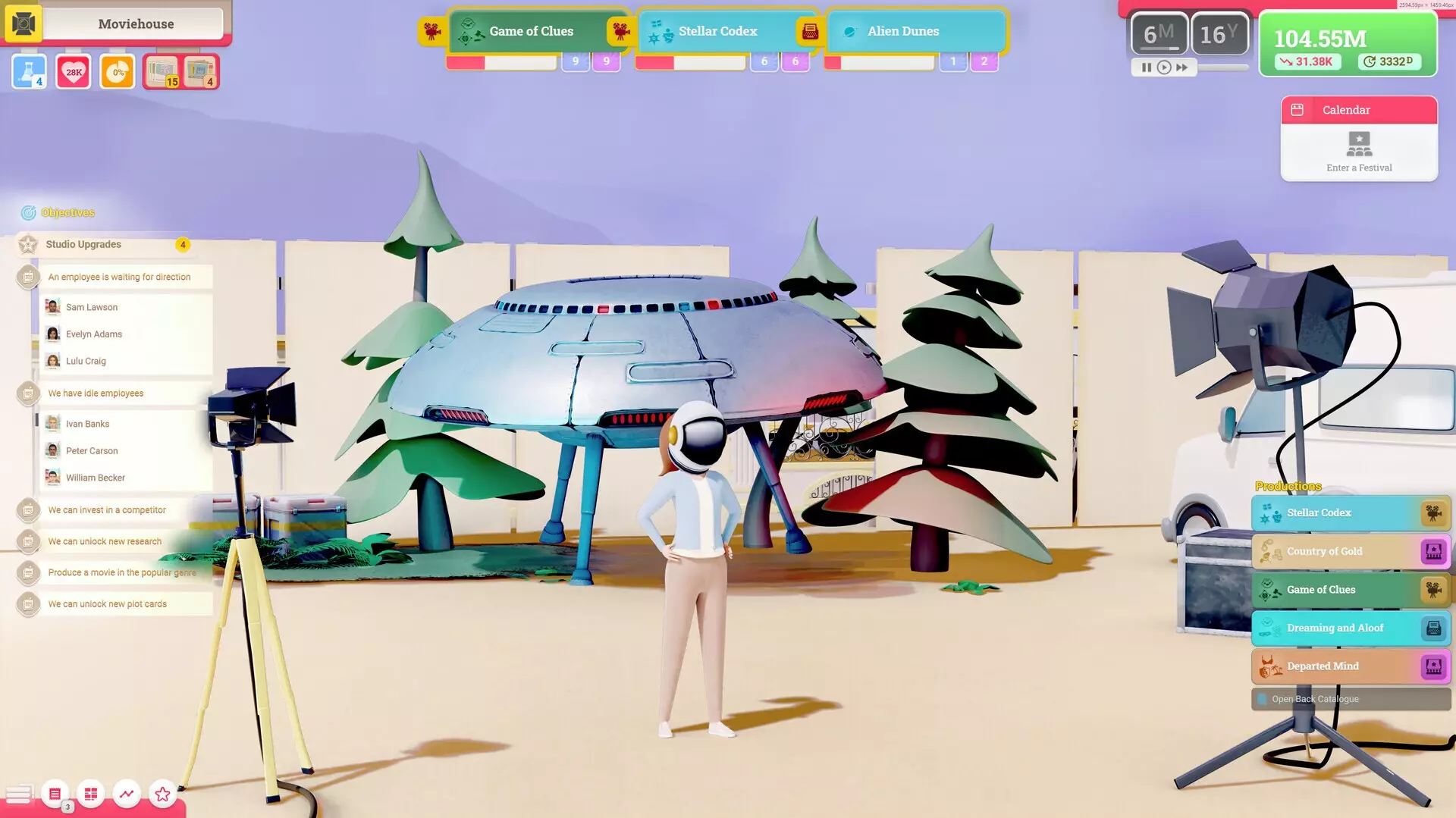Viewport: 1456px width, 818px height.
Task: Open the star ratings icon at bottom left
Action: pos(162,794)
